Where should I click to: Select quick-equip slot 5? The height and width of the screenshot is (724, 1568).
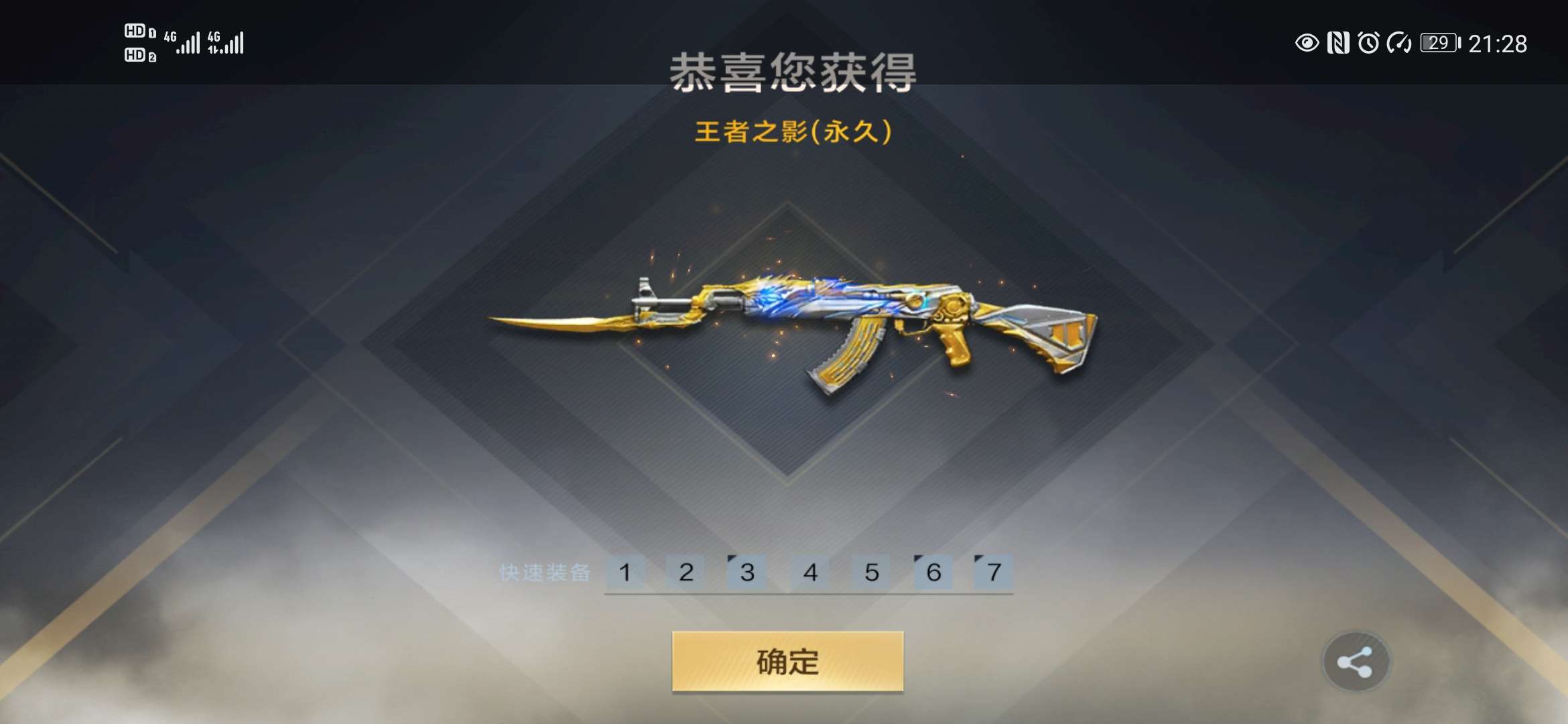(871, 573)
